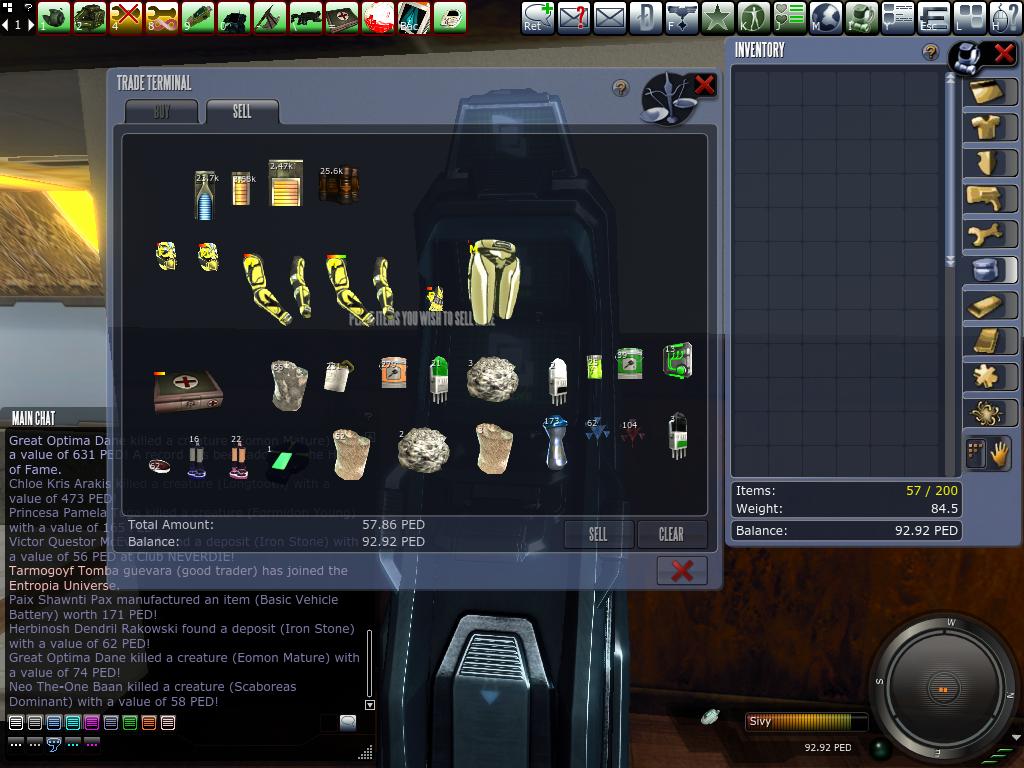Switch to the gold ingot inventory category
This screenshot has height=768, width=1024.
tap(987, 305)
